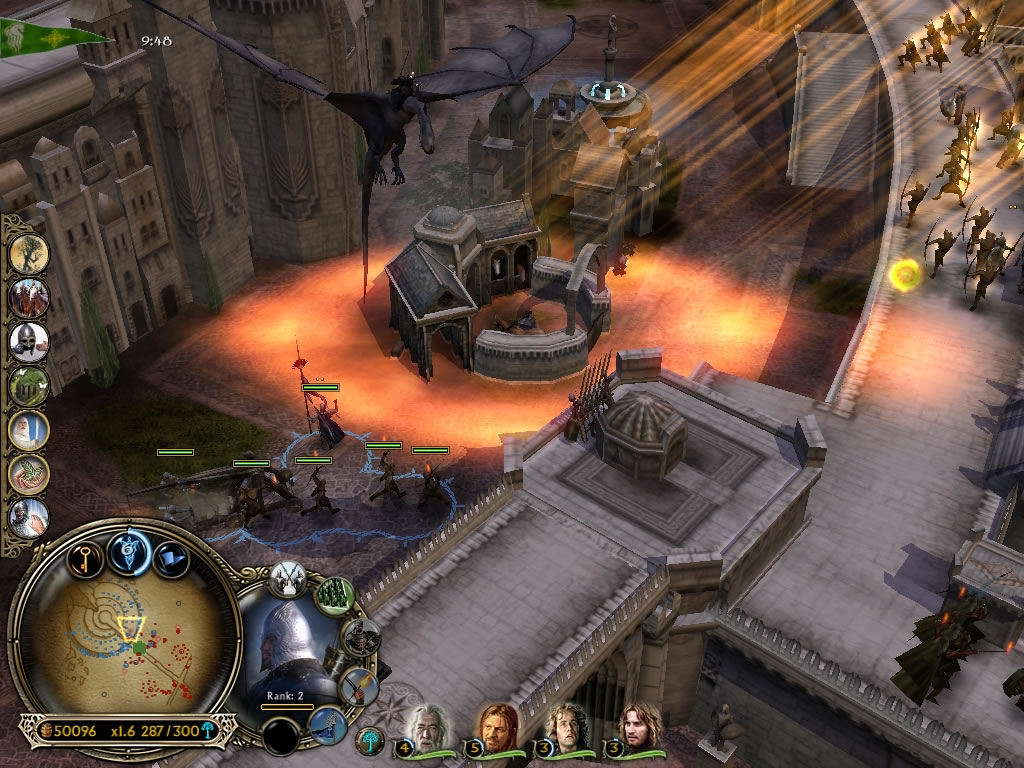This screenshot has width=1024, height=768.
Task: Use the knight with raised hand power
Action: click(30, 517)
